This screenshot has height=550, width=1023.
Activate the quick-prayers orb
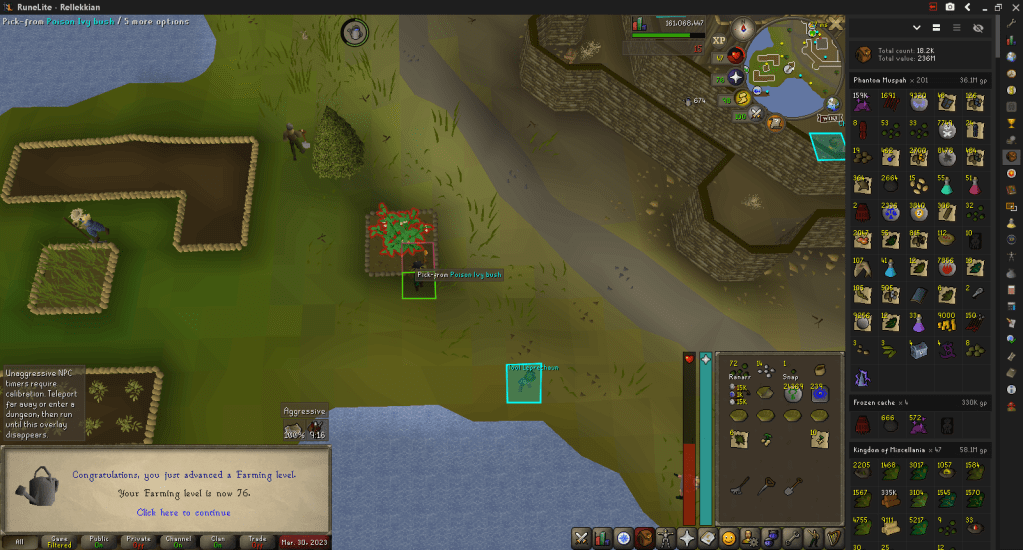[x=736, y=76]
